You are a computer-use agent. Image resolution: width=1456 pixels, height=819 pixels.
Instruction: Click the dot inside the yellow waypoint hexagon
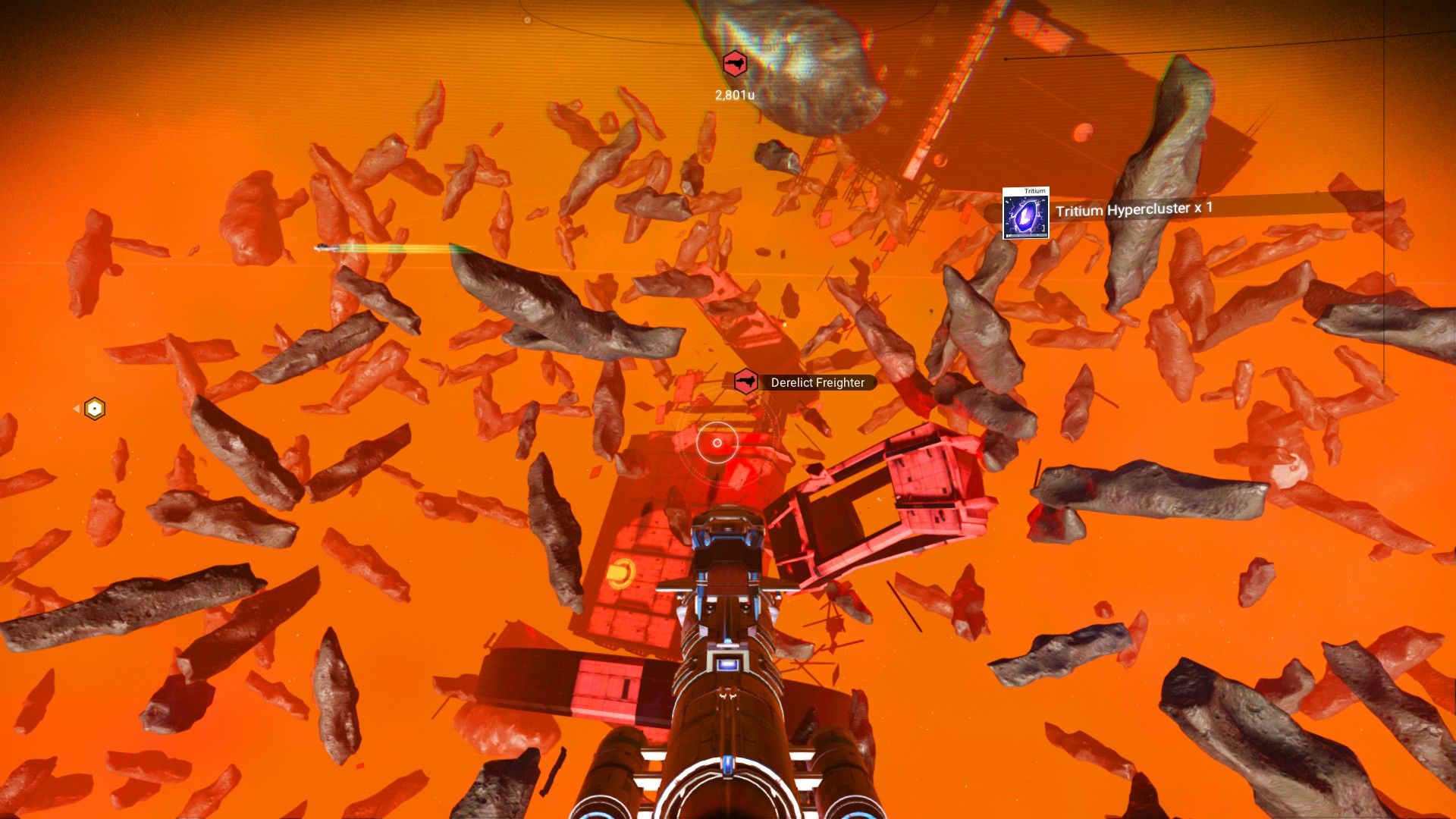click(94, 408)
